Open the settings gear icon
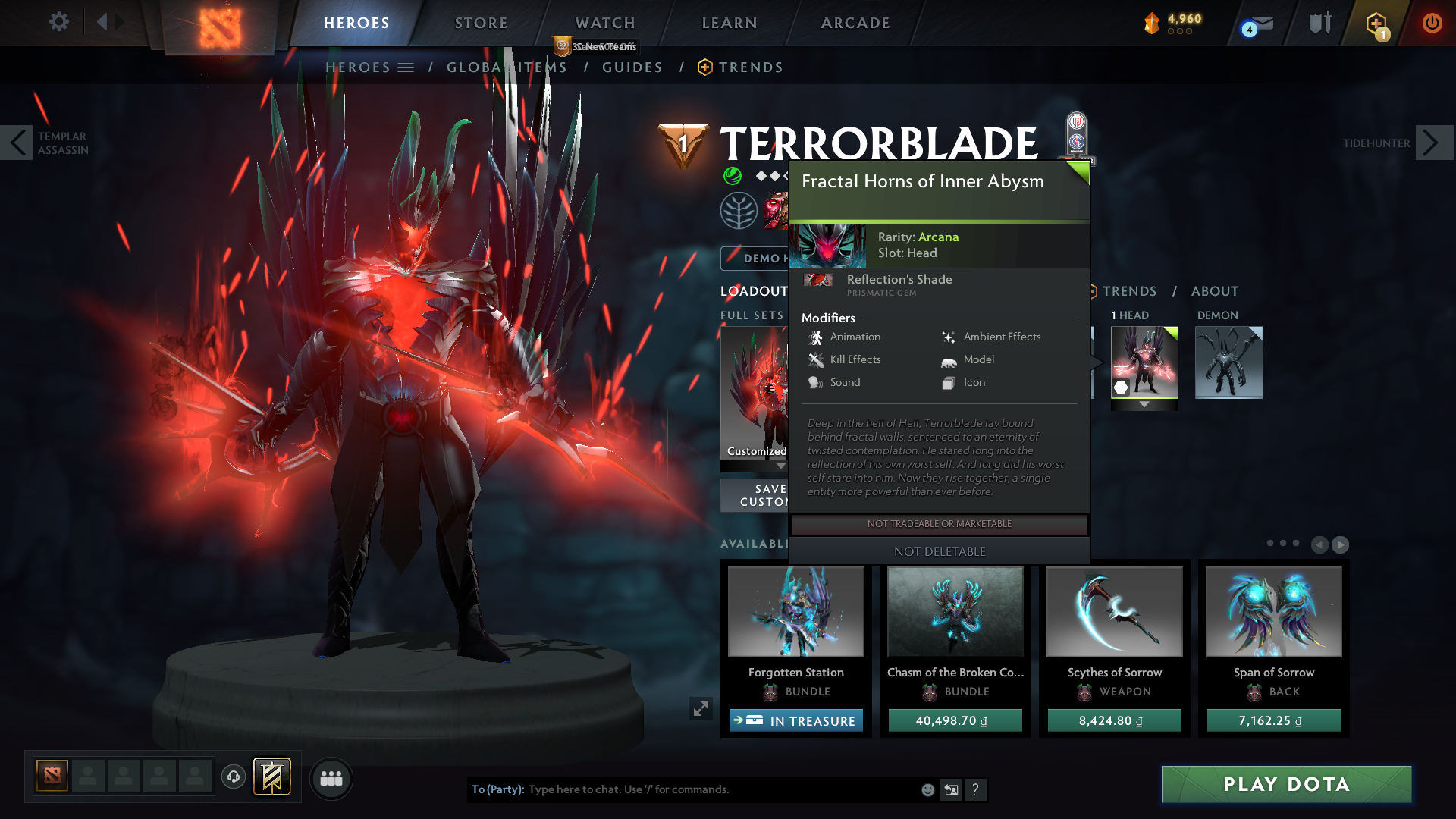Image resolution: width=1456 pixels, height=819 pixels. tap(59, 22)
